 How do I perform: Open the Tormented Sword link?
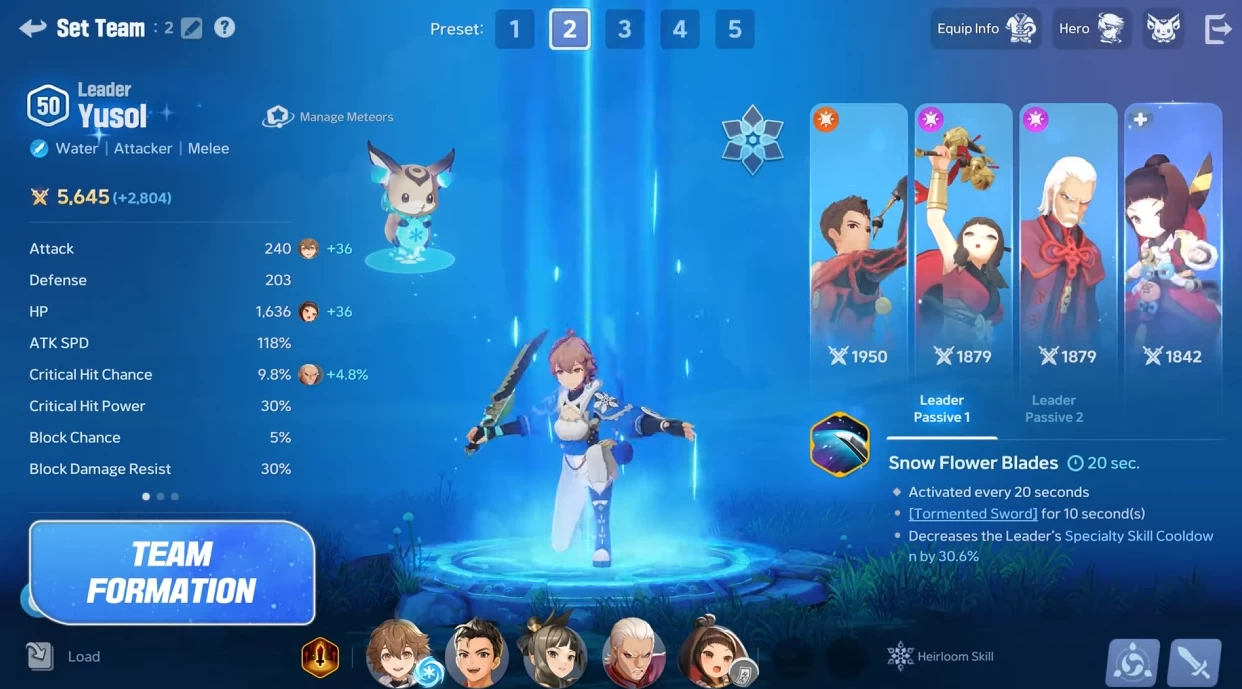click(973, 513)
